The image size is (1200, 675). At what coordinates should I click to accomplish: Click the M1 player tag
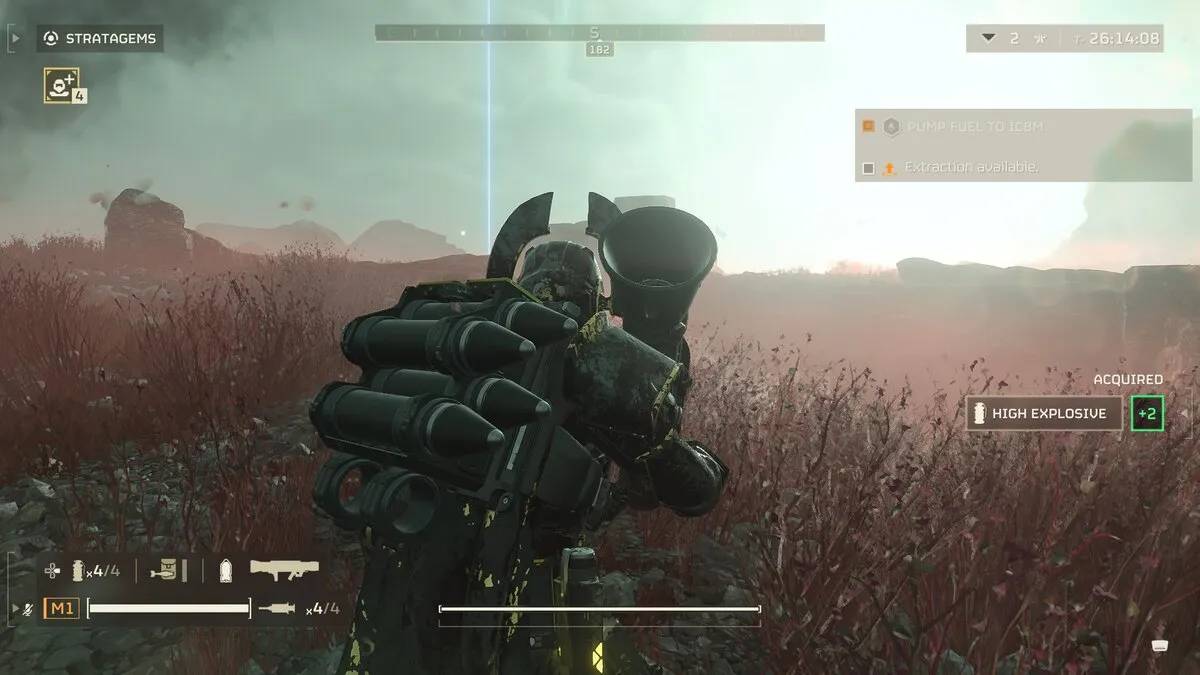[x=60, y=608]
